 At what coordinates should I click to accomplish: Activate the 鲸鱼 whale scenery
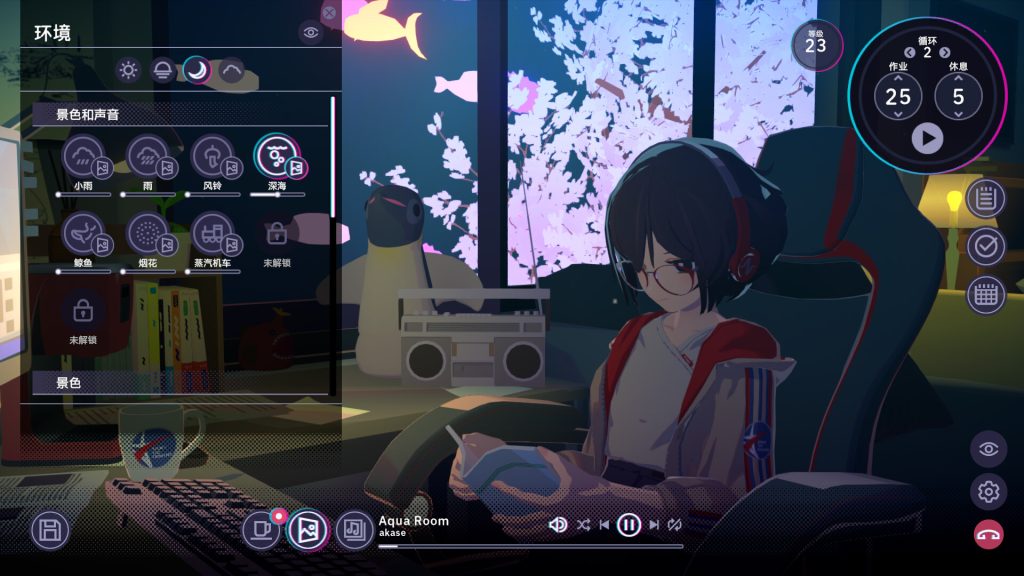83,233
